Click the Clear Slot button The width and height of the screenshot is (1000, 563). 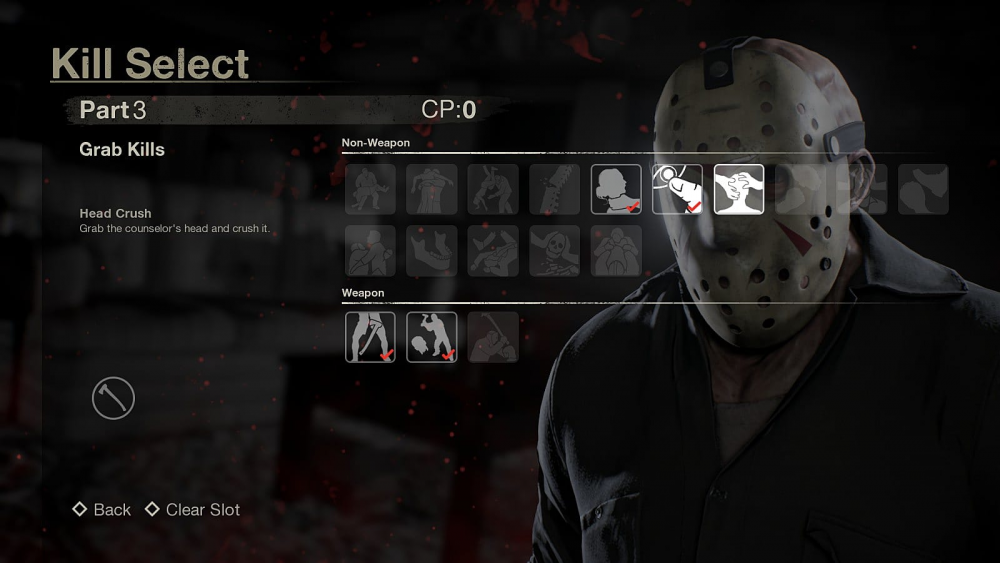[x=193, y=510]
